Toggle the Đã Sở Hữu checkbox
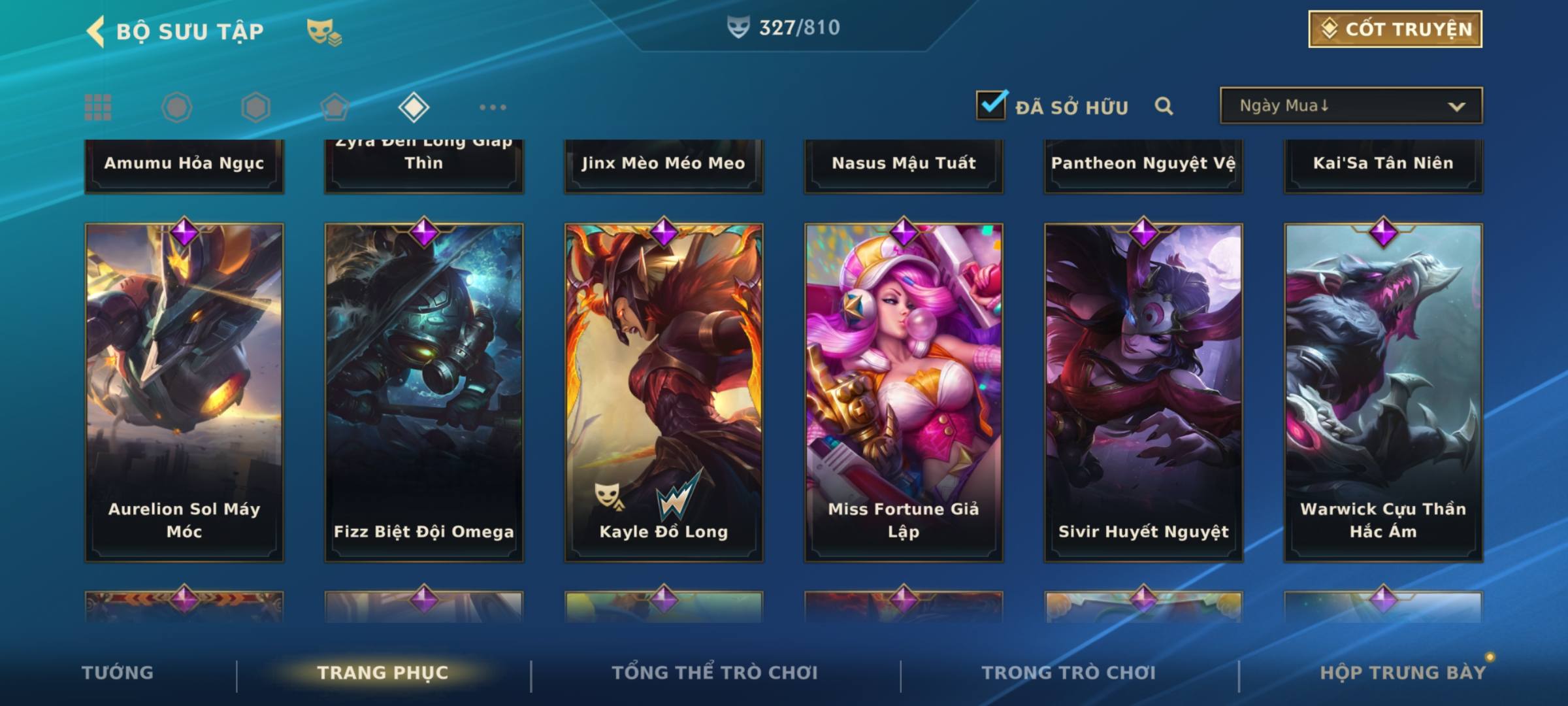The height and width of the screenshot is (706, 1568). click(991, 105)
